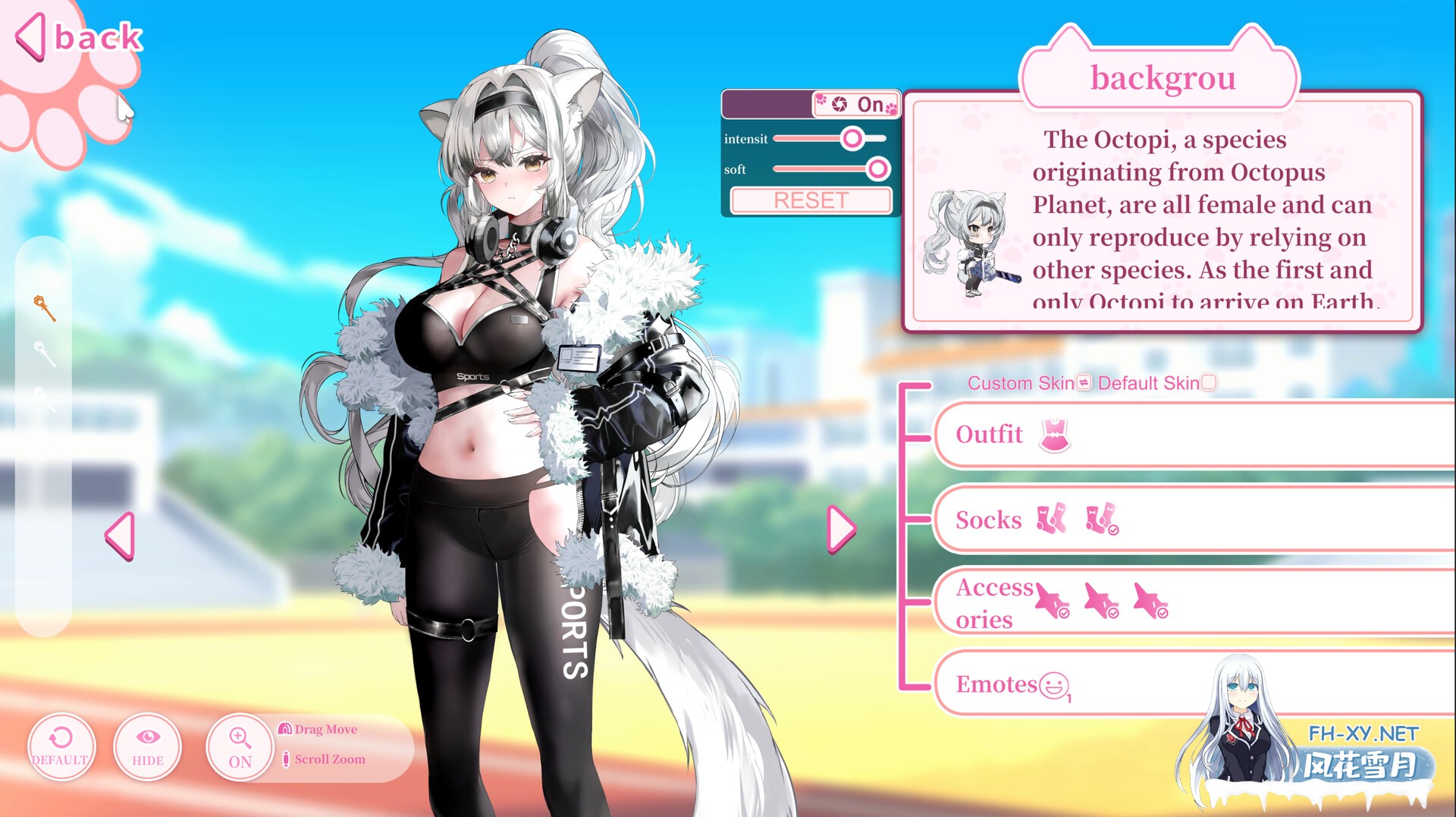Viewport: 1456px width, 817px height.
Task: Toggle the Custom Skin switch
Action: [1083, 383]
